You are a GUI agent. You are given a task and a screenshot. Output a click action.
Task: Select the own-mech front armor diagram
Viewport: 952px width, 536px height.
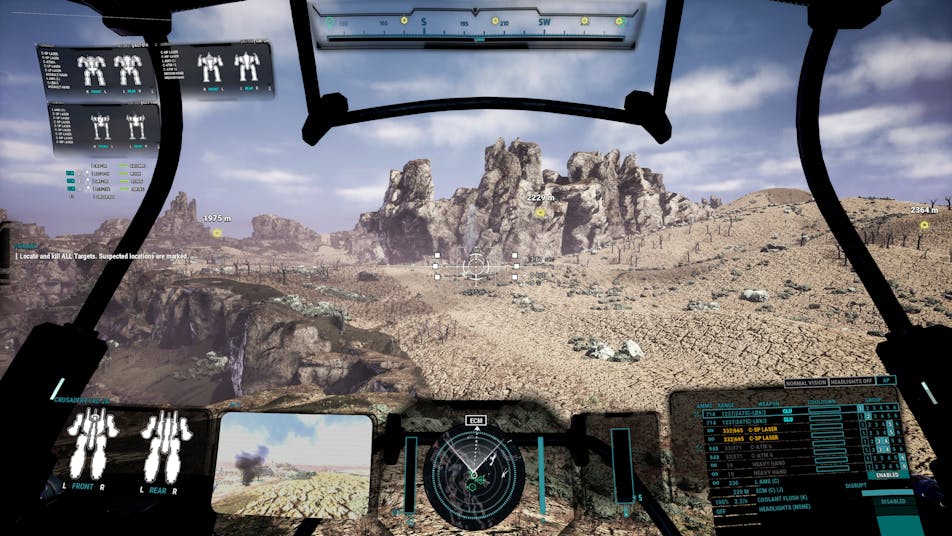click(92, 446)
